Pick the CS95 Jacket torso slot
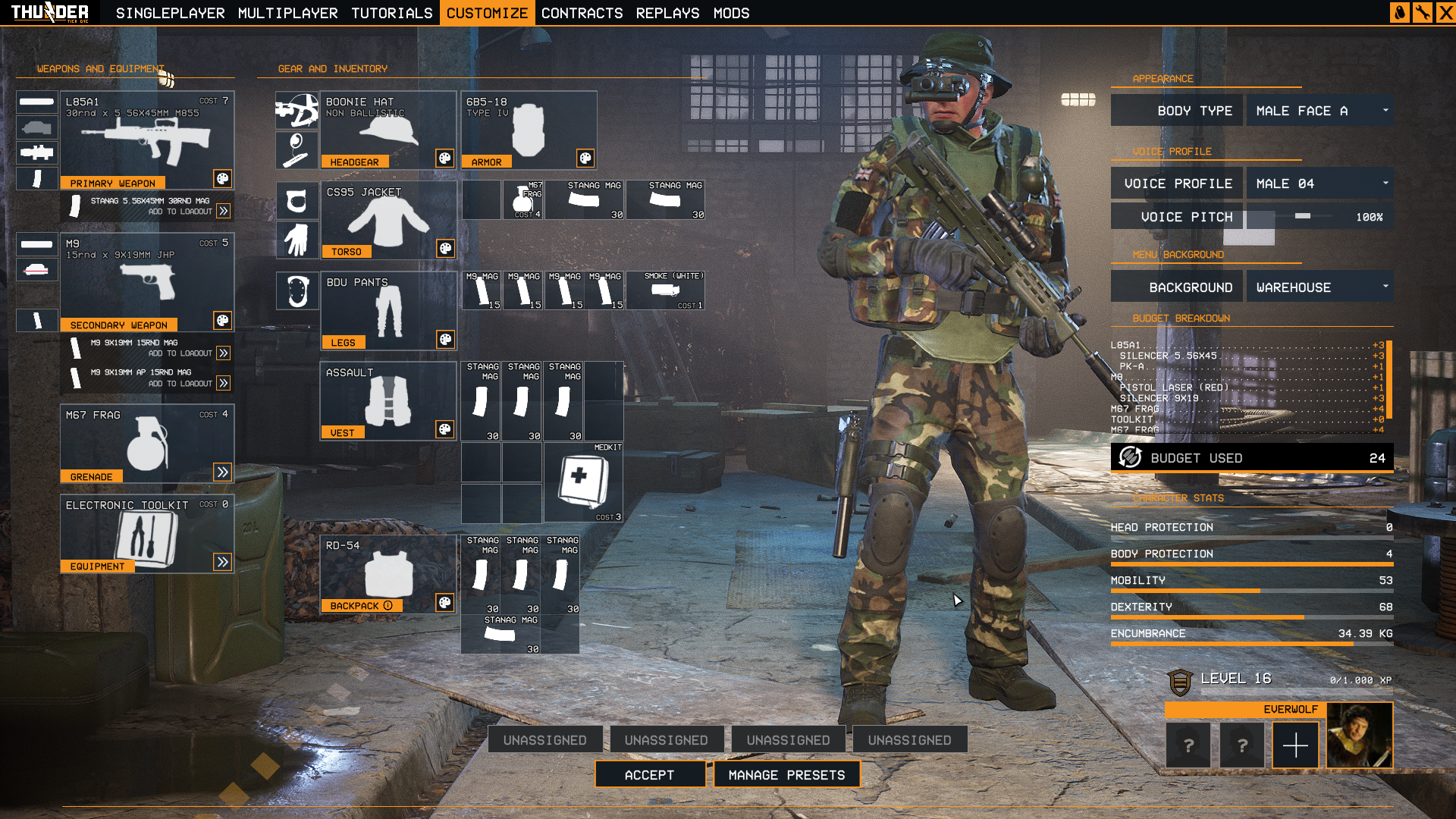 pos(388,220)
